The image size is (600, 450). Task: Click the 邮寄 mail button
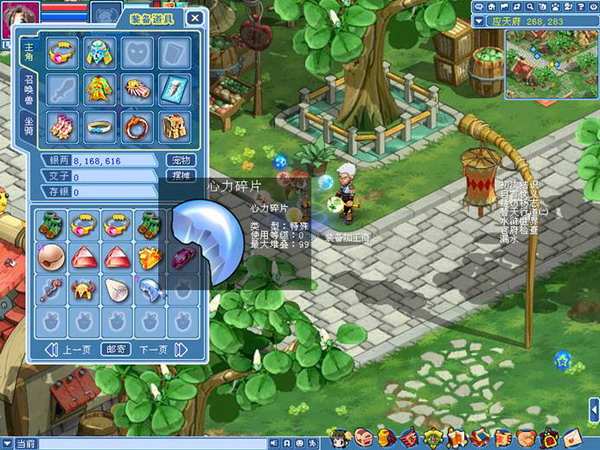point(114,349)
